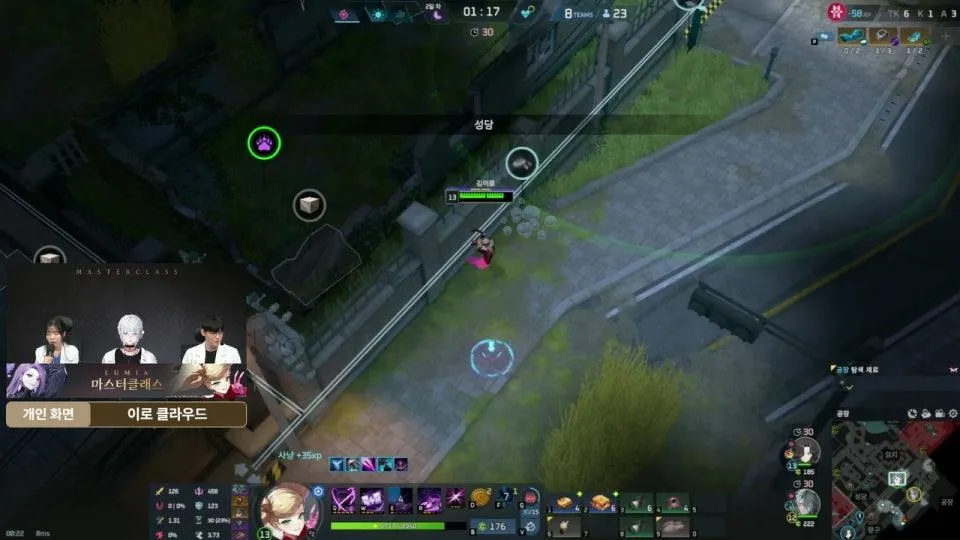Activate the D weapon skill icon
The width and height of the screenshot is (960, 540).
coord(455,498)
